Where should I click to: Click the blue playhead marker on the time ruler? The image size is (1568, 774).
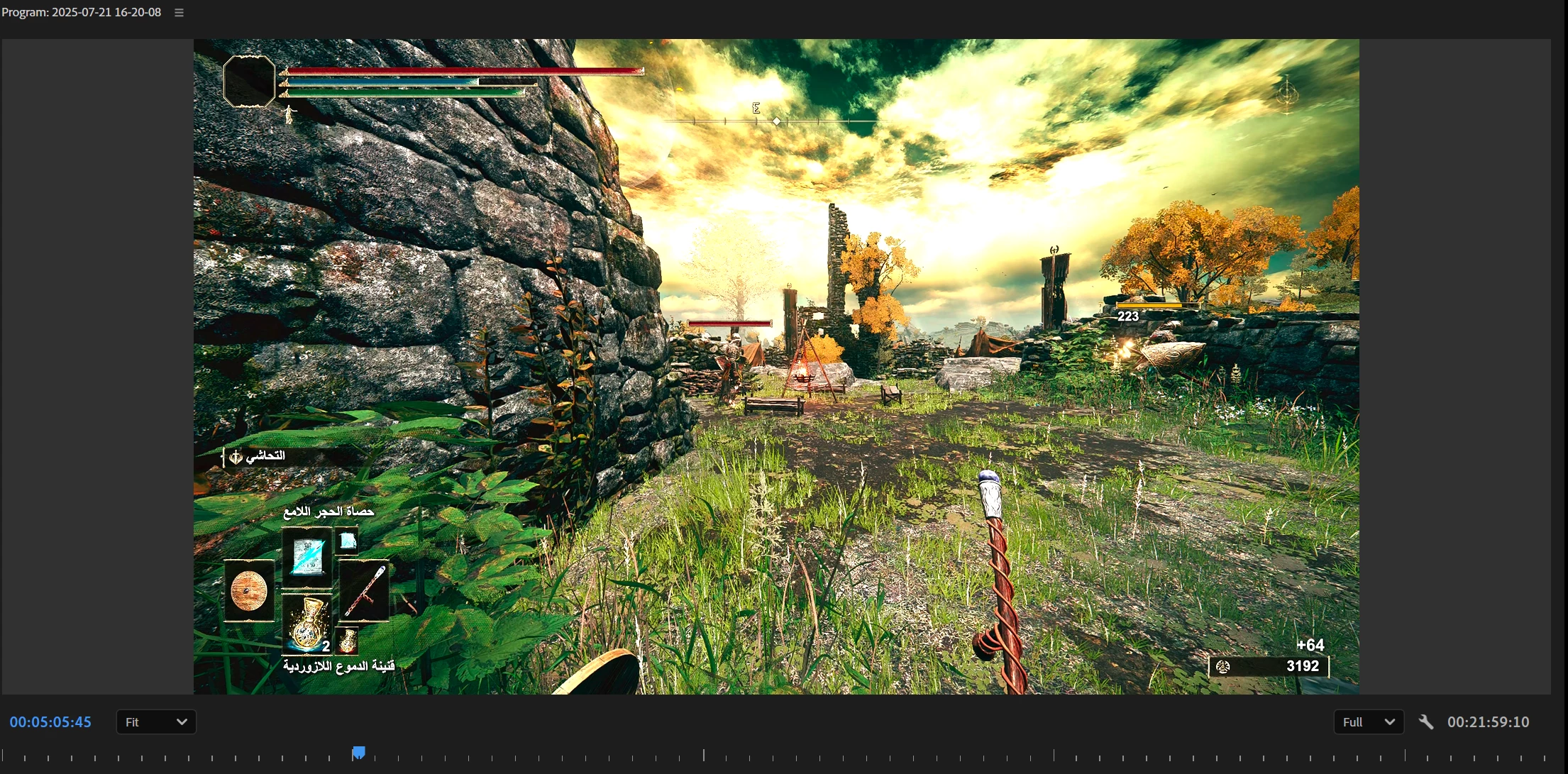tap(359, 752)
